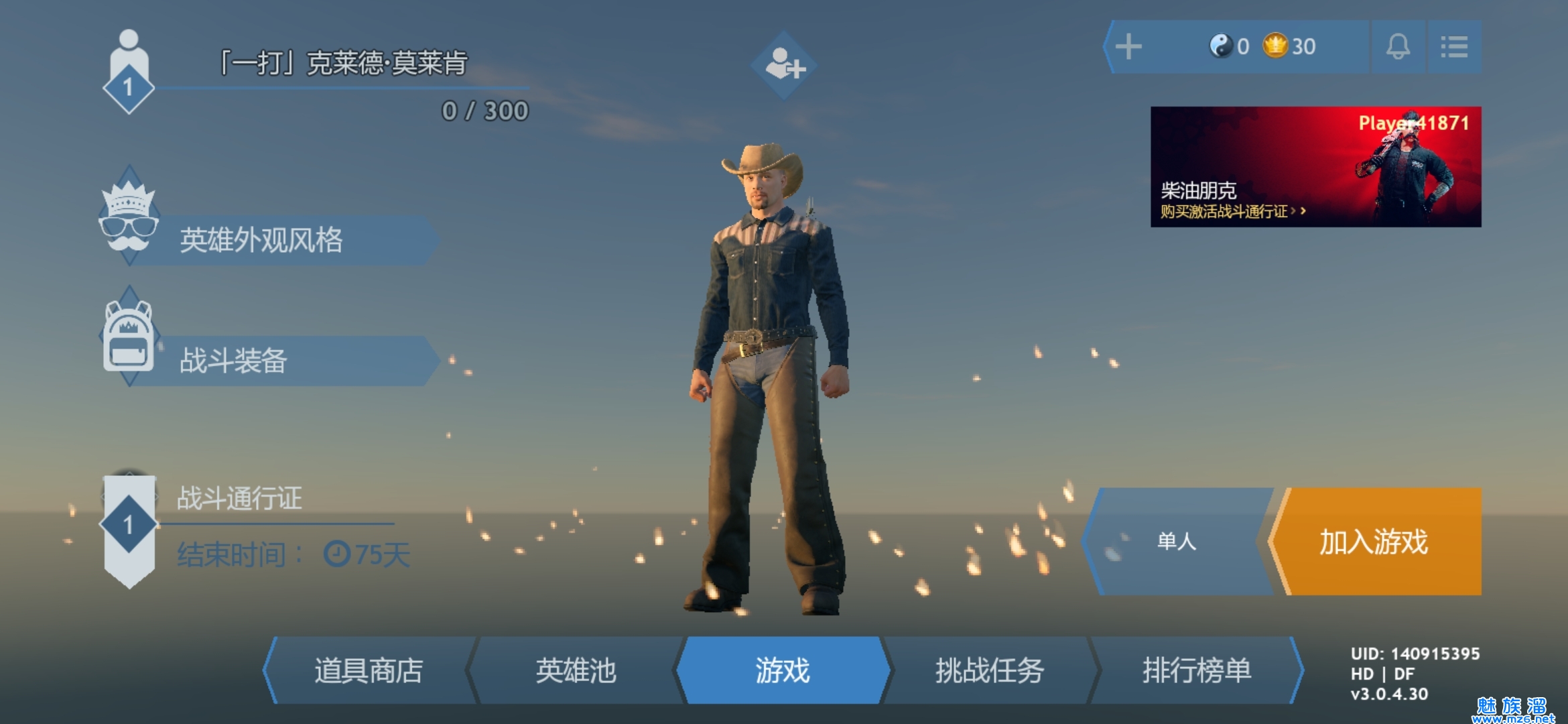The width and height of the screenshot is (1568, 724).
Task: Add currency with the plus button
Action: 1128,47
